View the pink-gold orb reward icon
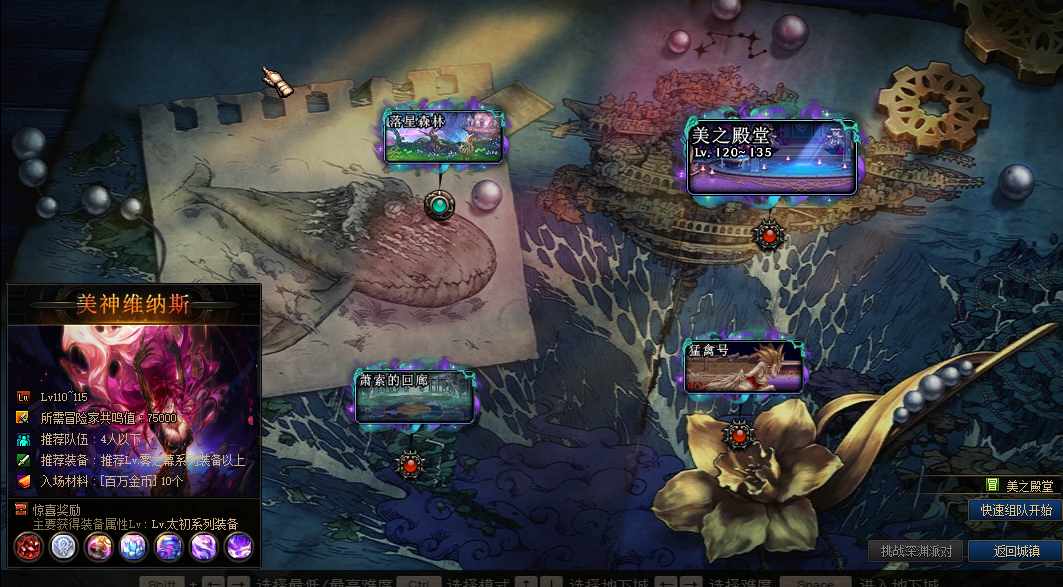Image resolution: width=1063 pixels, height=587 pixels. tap(99, 546)
